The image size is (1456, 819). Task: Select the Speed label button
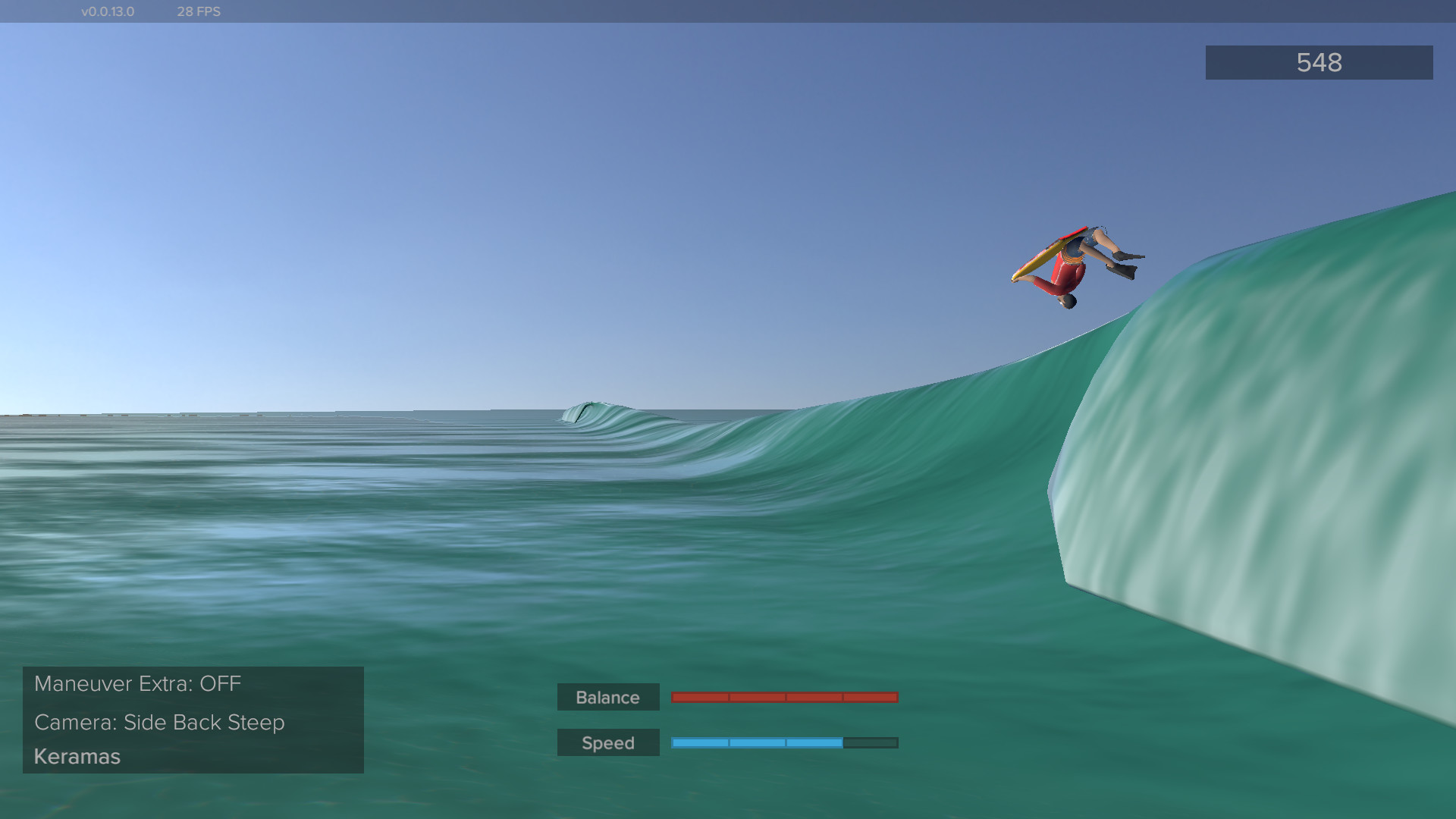point(607,742)
